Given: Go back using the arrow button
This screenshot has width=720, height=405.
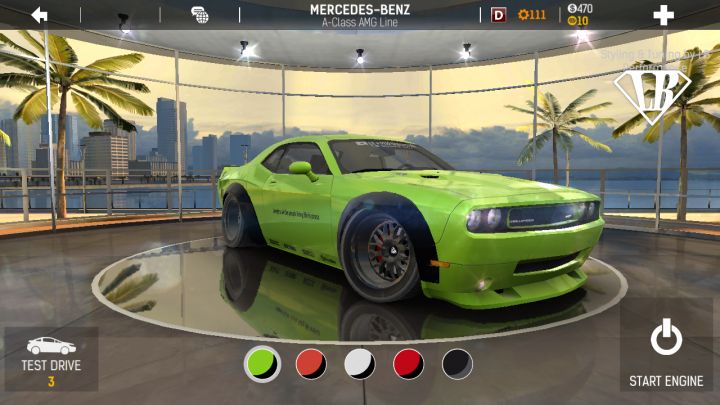Looking at the screenshot, I should [x=39, y=15].
